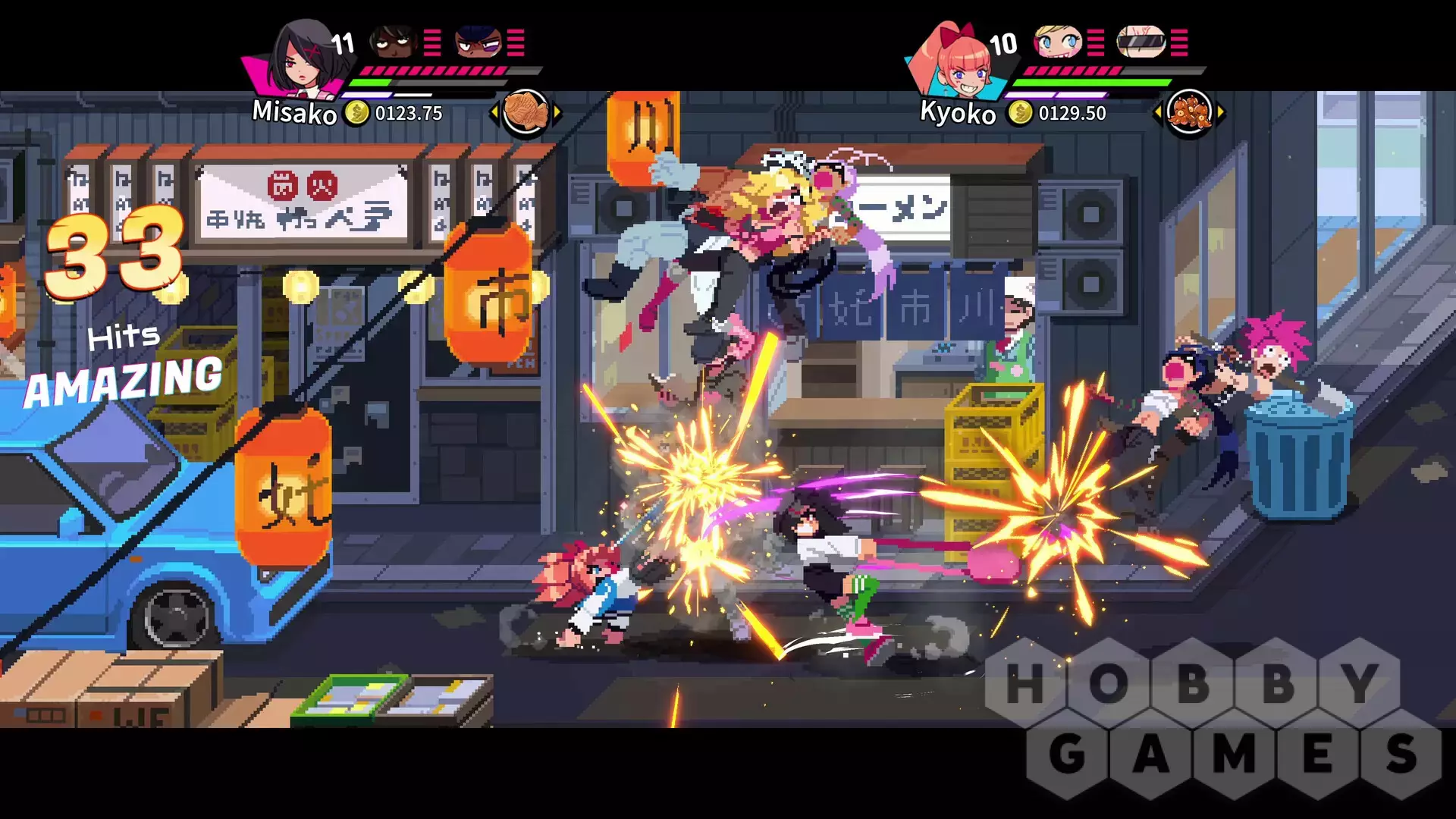
Task: Cycle Misako's item slot to the next item
Action: pyautogui.click(x=557, y=113)
